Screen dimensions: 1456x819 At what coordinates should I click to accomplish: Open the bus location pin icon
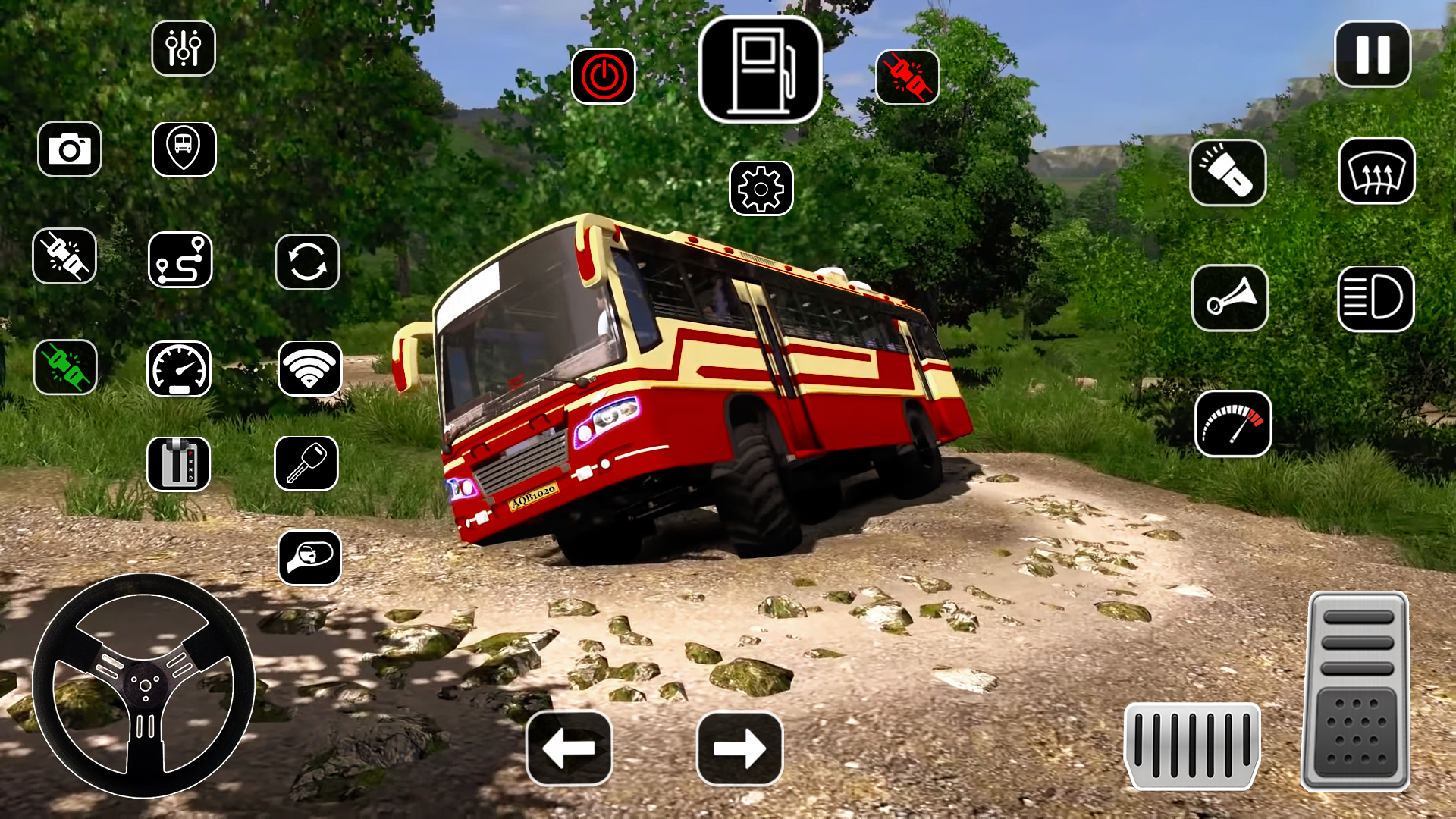[184, 149]
